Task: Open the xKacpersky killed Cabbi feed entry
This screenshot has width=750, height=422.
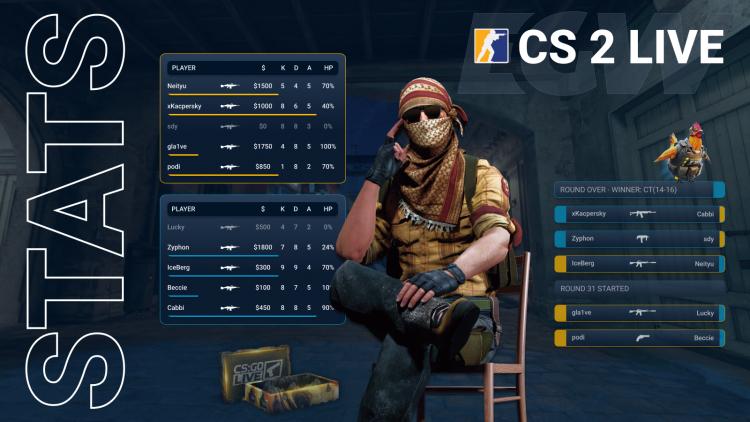Action: pos(638,213)
